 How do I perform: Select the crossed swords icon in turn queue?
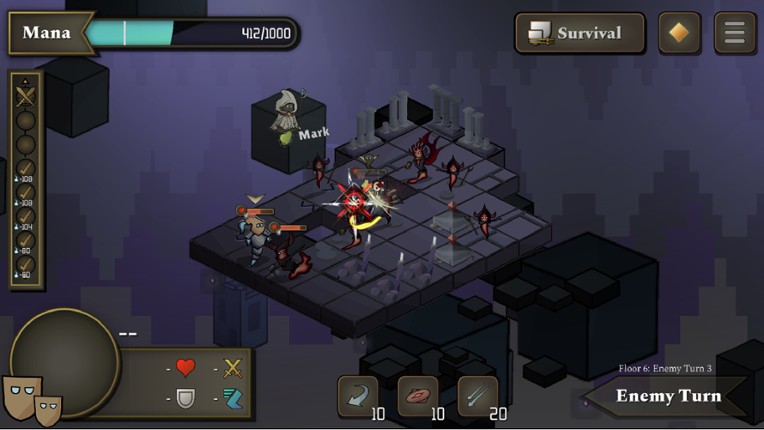click(x=26, y=97)
